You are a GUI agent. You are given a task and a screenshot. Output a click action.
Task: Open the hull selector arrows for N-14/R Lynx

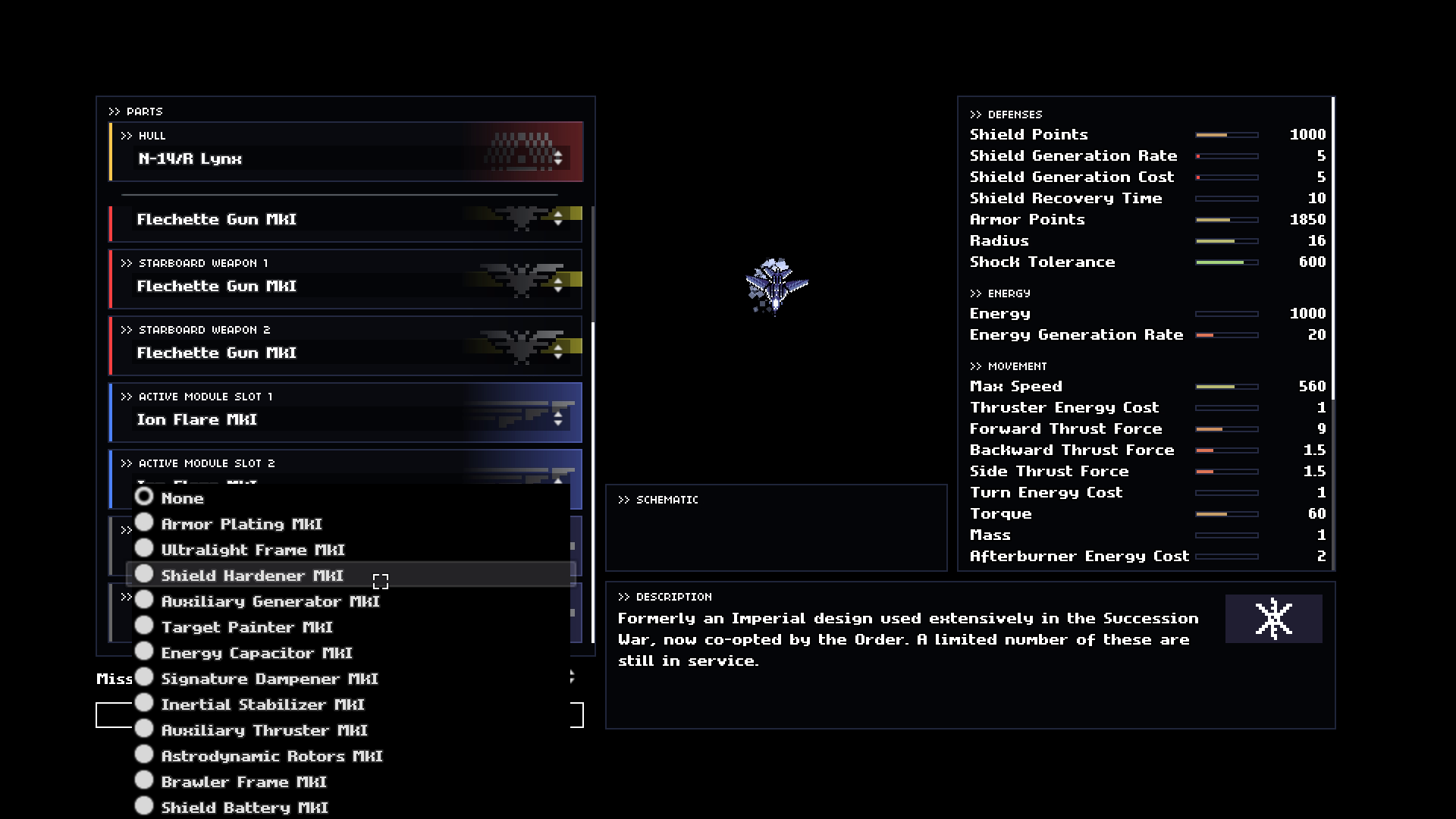557,157
